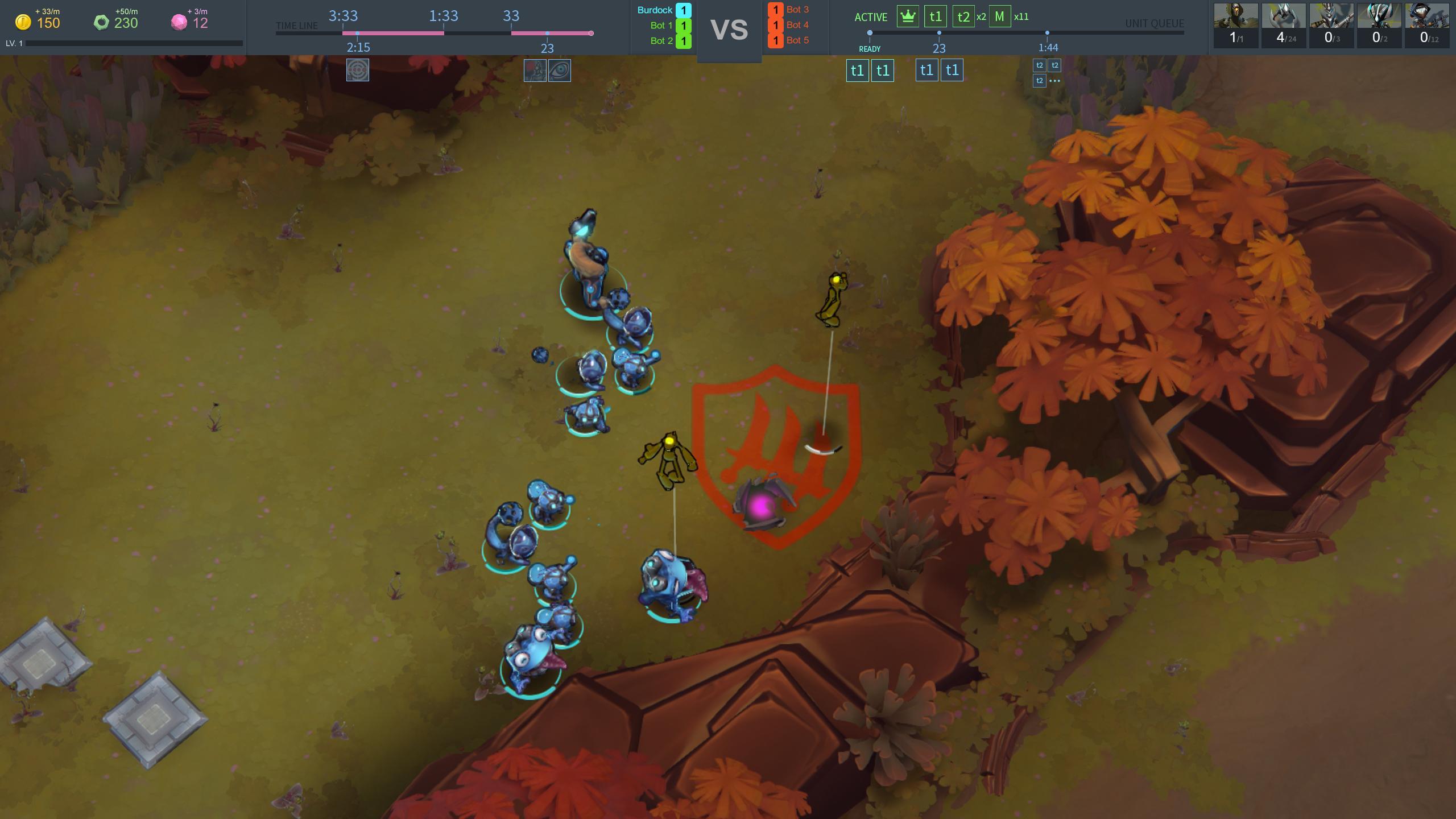Click enemy Bot 5 in the scoreboard
1456x819 pixels.
[797, 40]
